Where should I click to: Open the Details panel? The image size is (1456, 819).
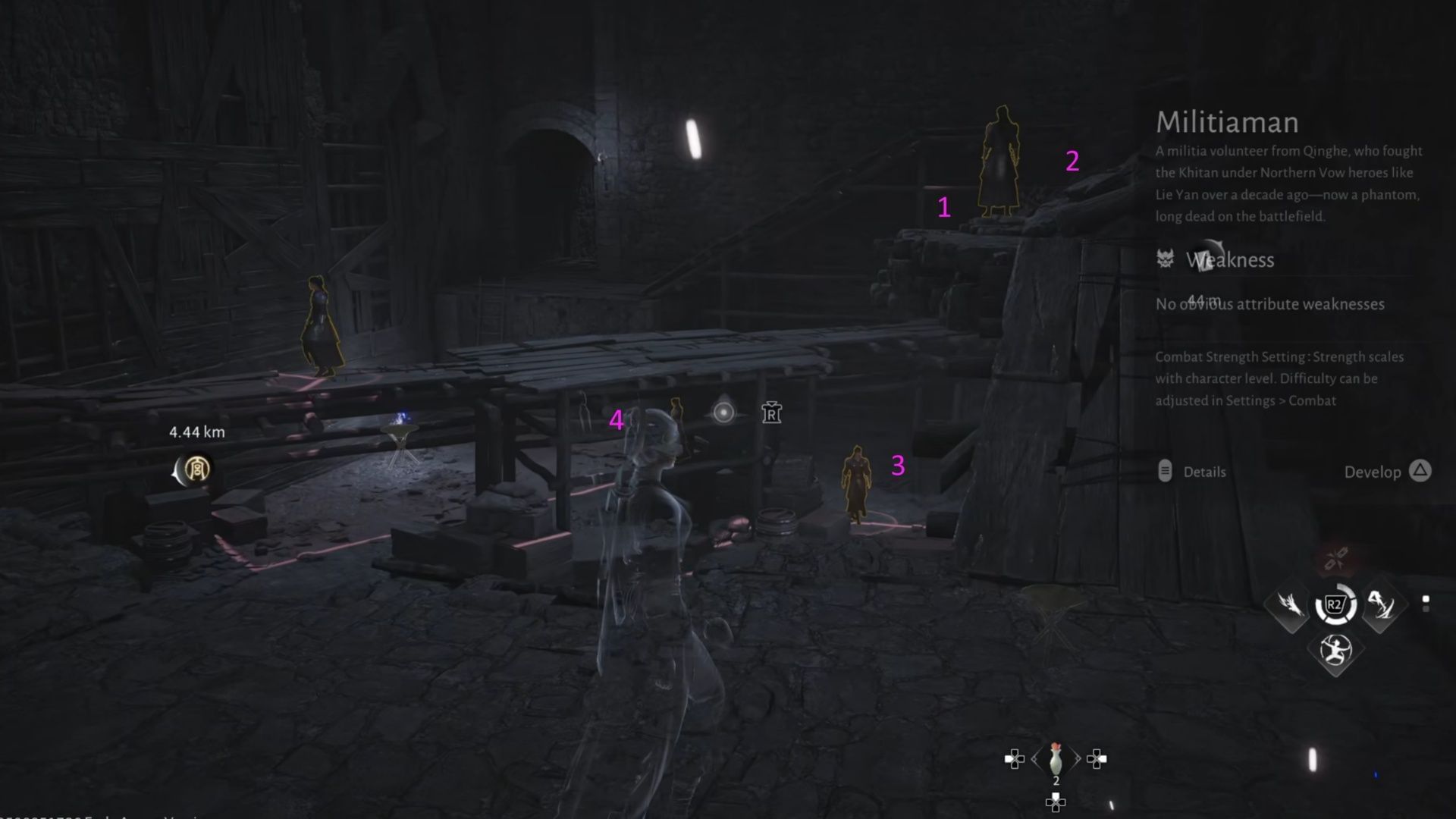(1206, 472)
